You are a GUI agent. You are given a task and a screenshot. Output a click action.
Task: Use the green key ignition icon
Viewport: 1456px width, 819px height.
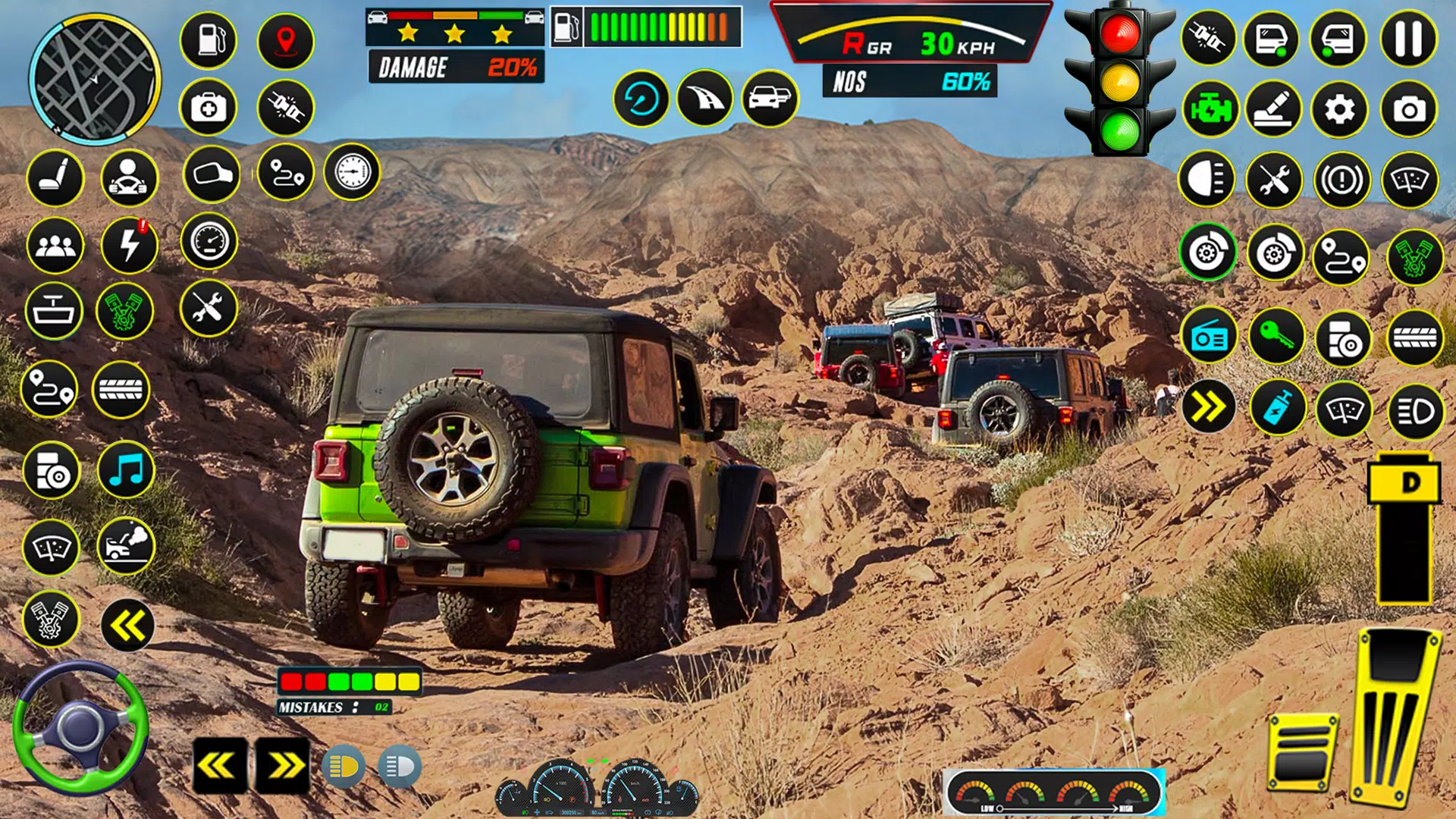click(1276, 335)
